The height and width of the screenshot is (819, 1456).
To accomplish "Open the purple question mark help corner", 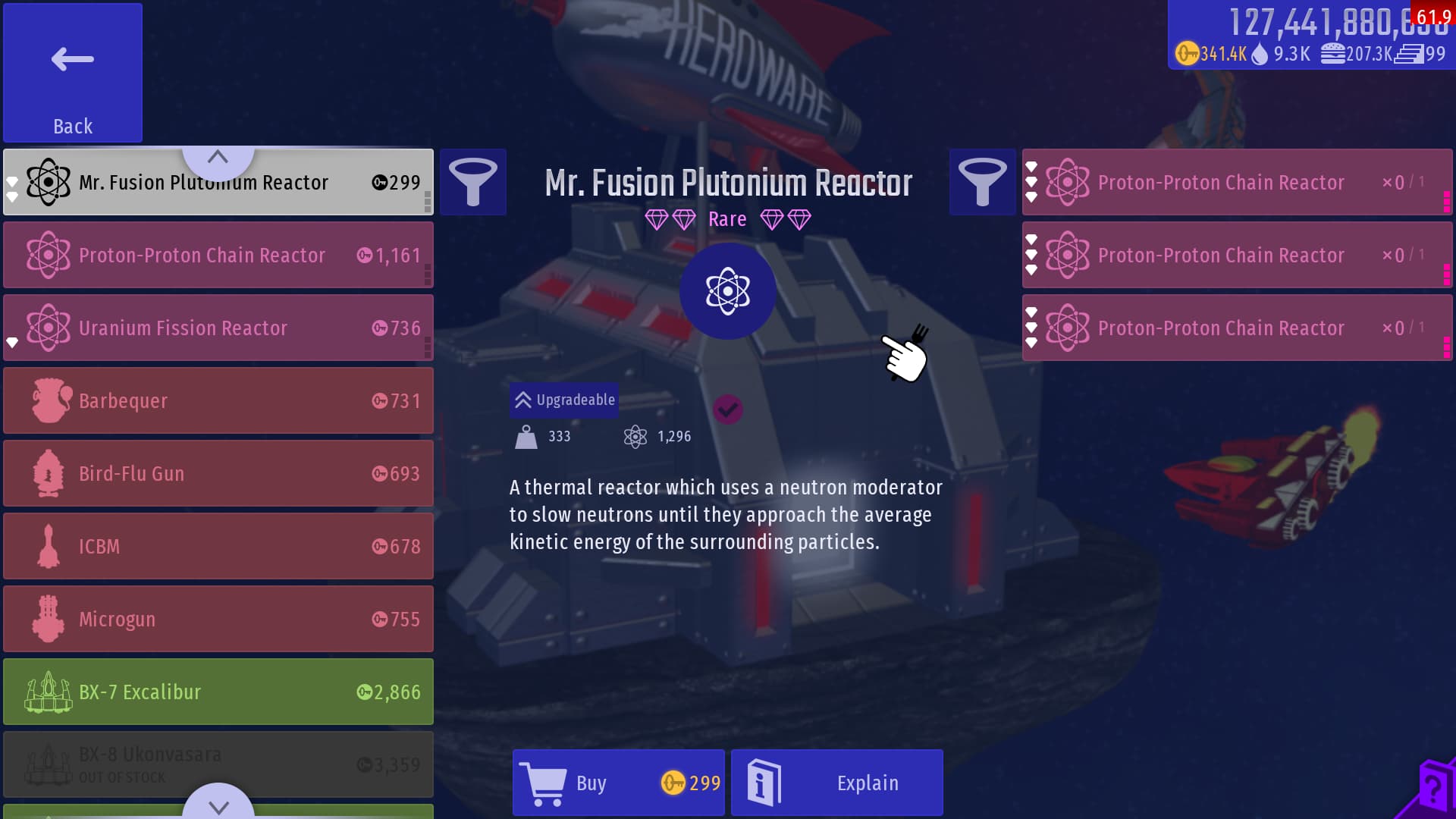I will tap(1432, 792).
